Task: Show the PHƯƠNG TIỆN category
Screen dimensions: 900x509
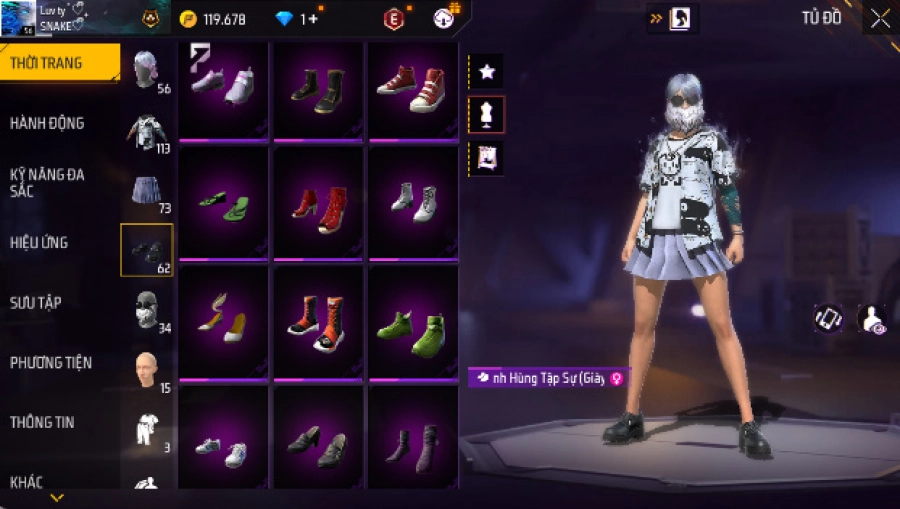Action: coord(49,362)
